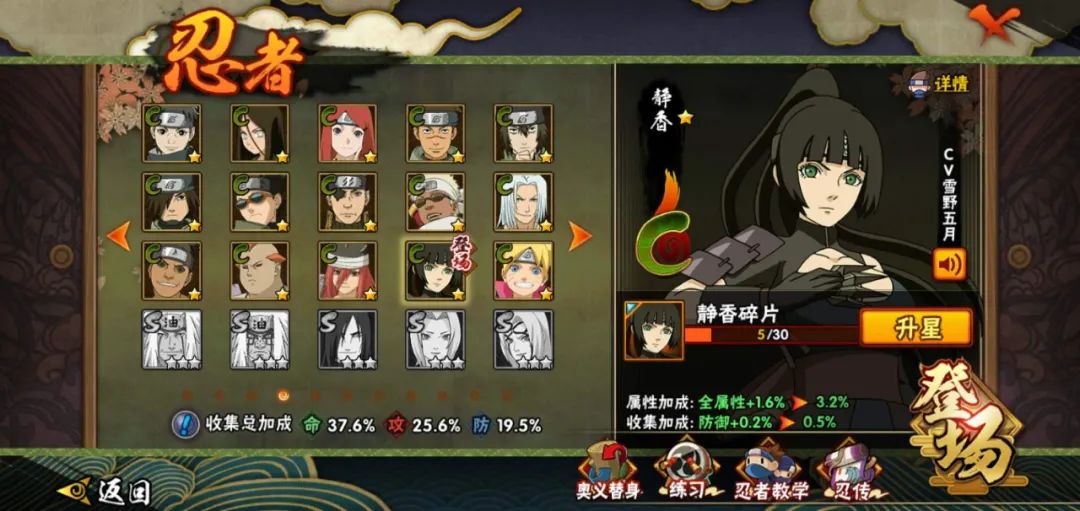Select the blond spiky-haired ninja portrait

(x=523, y=270)
